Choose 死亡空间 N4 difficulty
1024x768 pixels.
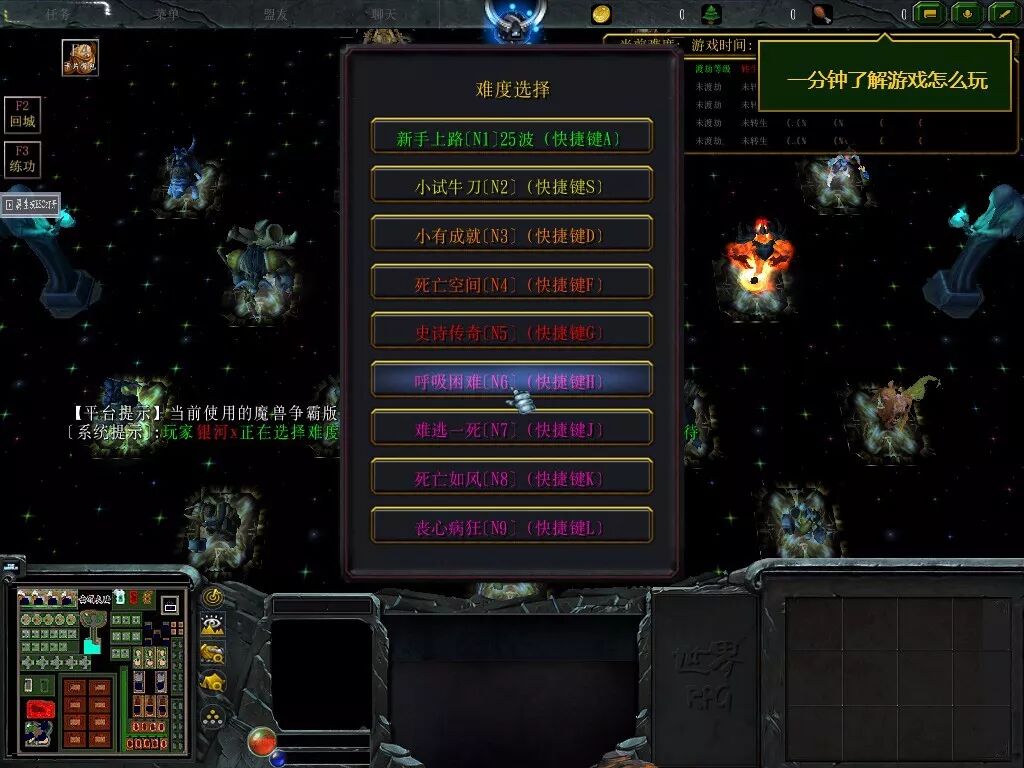coord(511,284)
